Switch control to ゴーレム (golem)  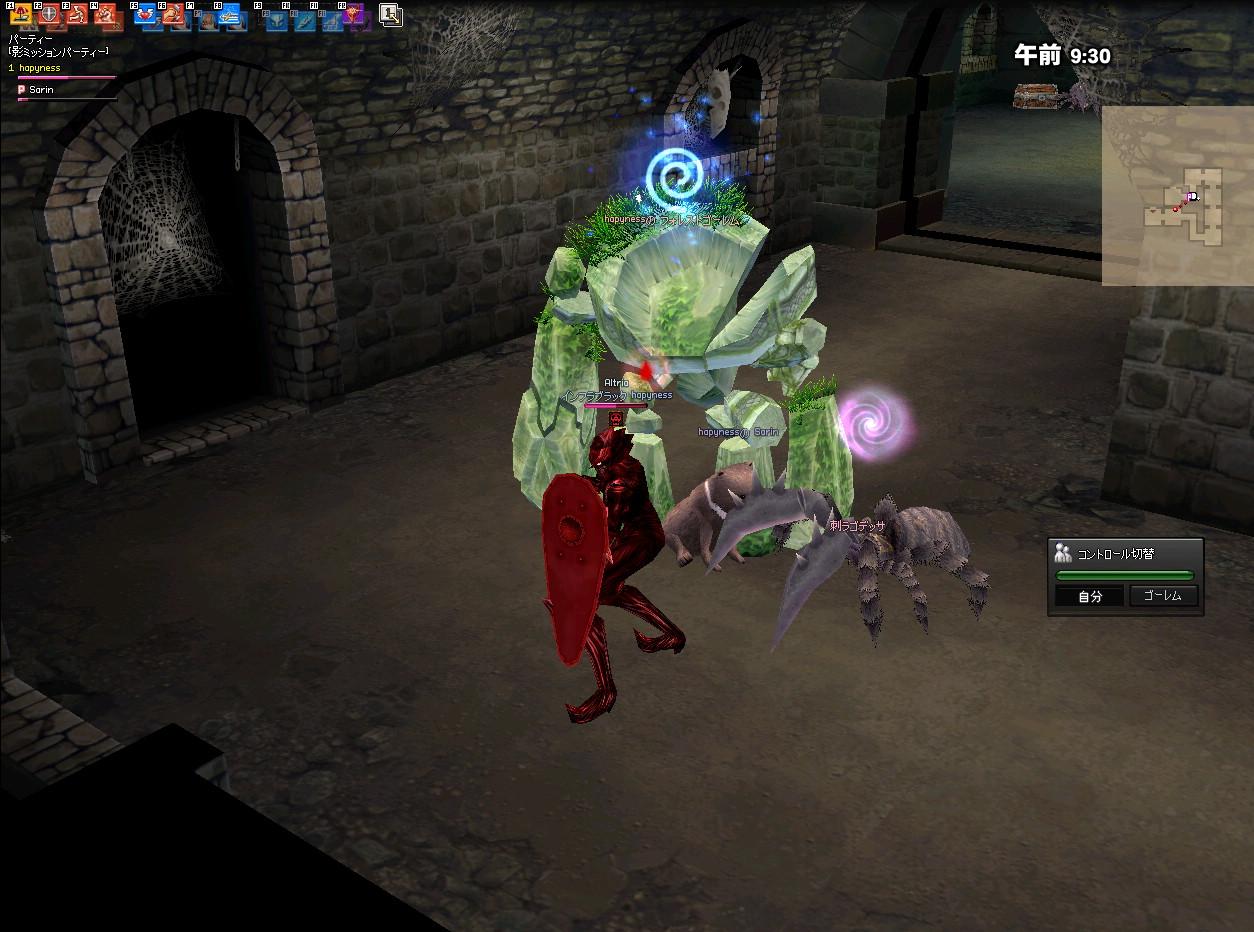1162,596
